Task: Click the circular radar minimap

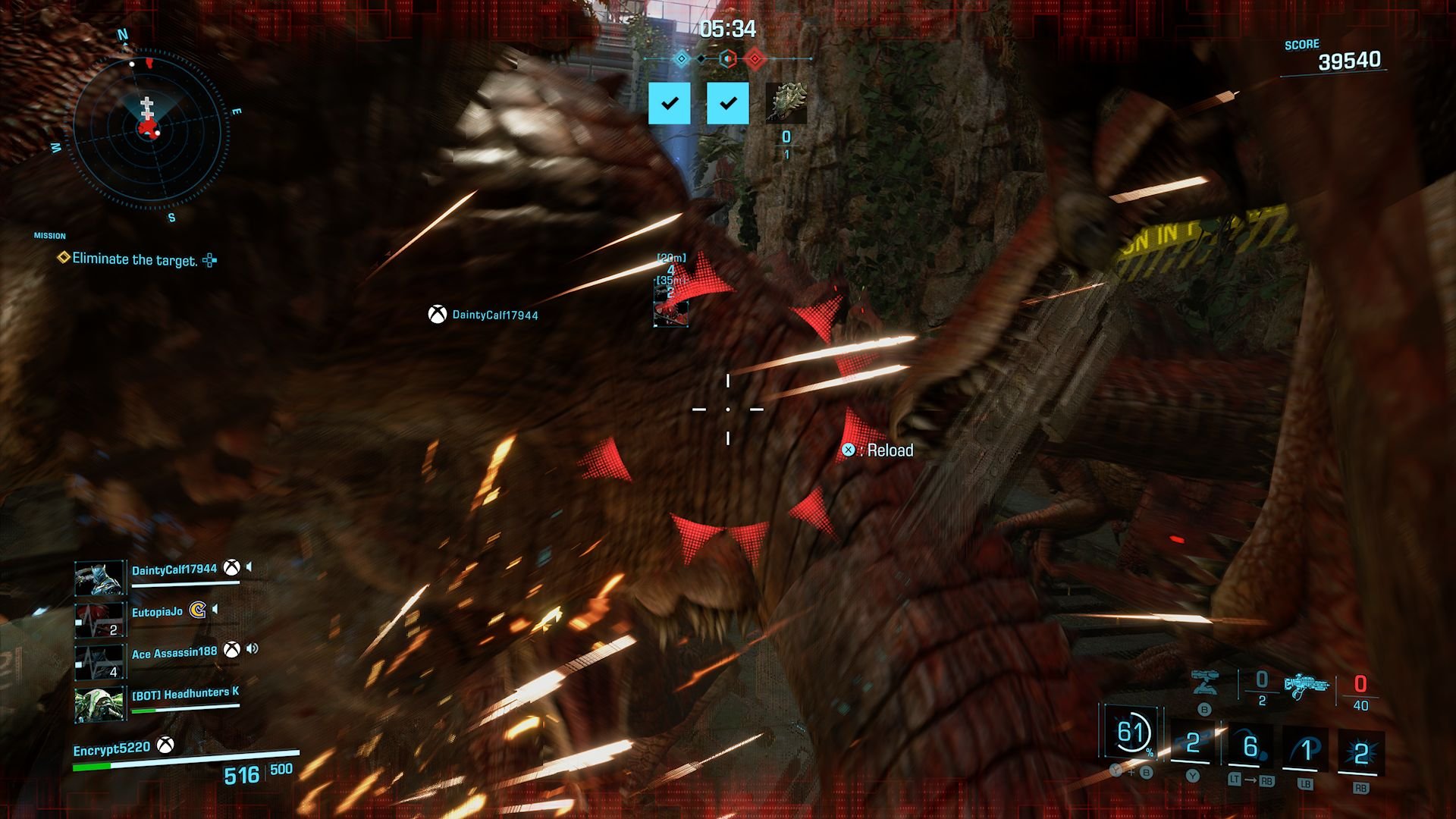Action: 149,130
